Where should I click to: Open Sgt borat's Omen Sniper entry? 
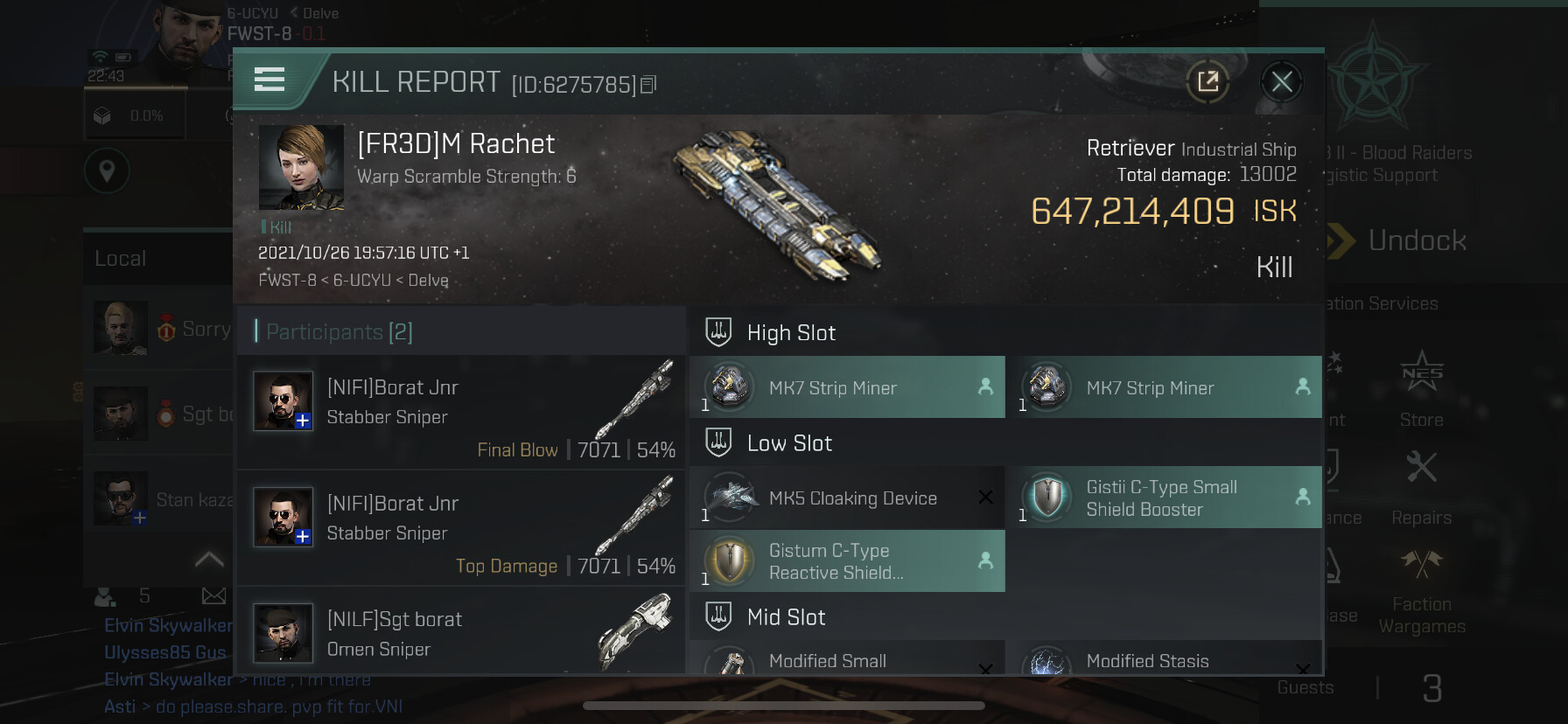pyautogui.click(x=461, y=633)
